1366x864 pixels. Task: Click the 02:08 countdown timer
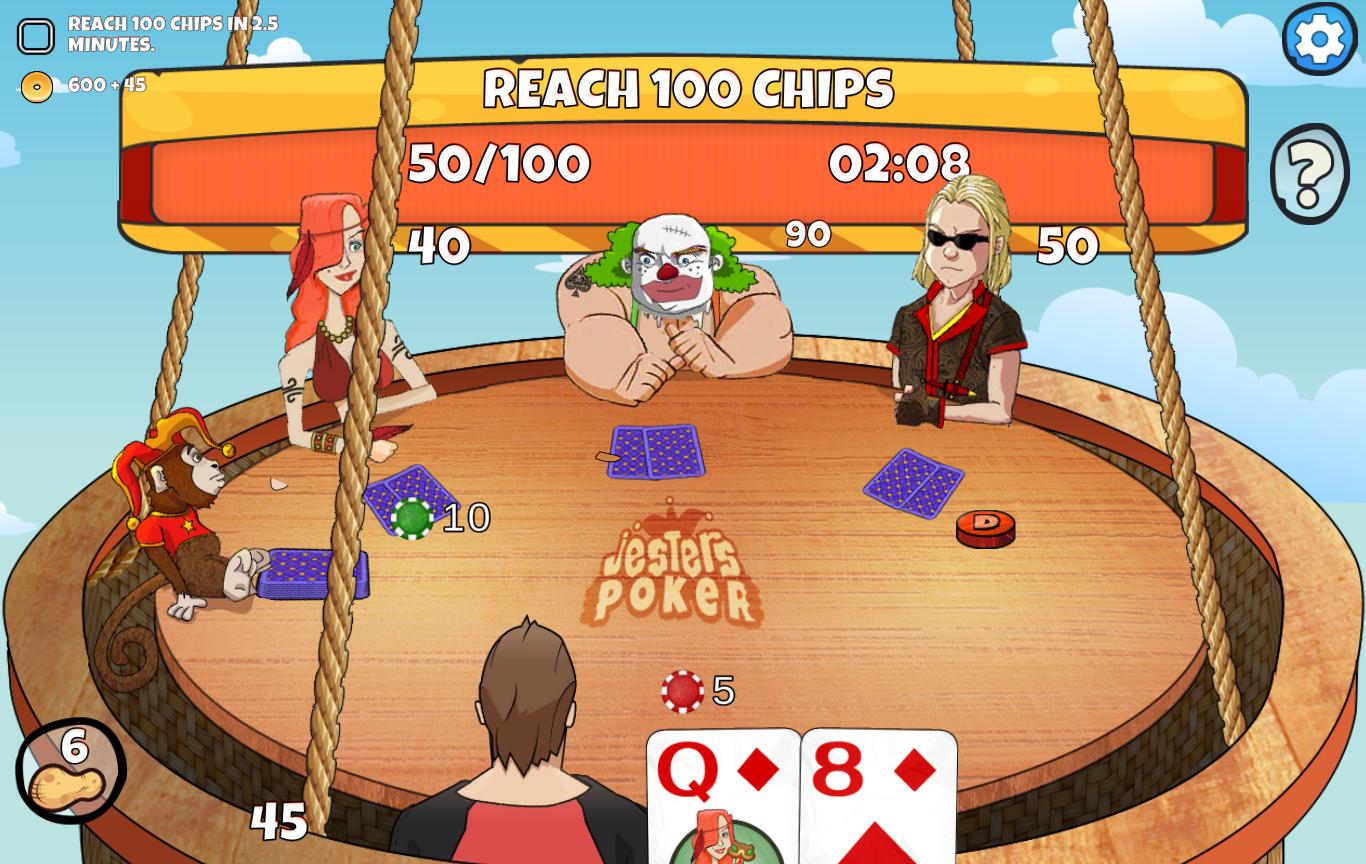(895, 160)
